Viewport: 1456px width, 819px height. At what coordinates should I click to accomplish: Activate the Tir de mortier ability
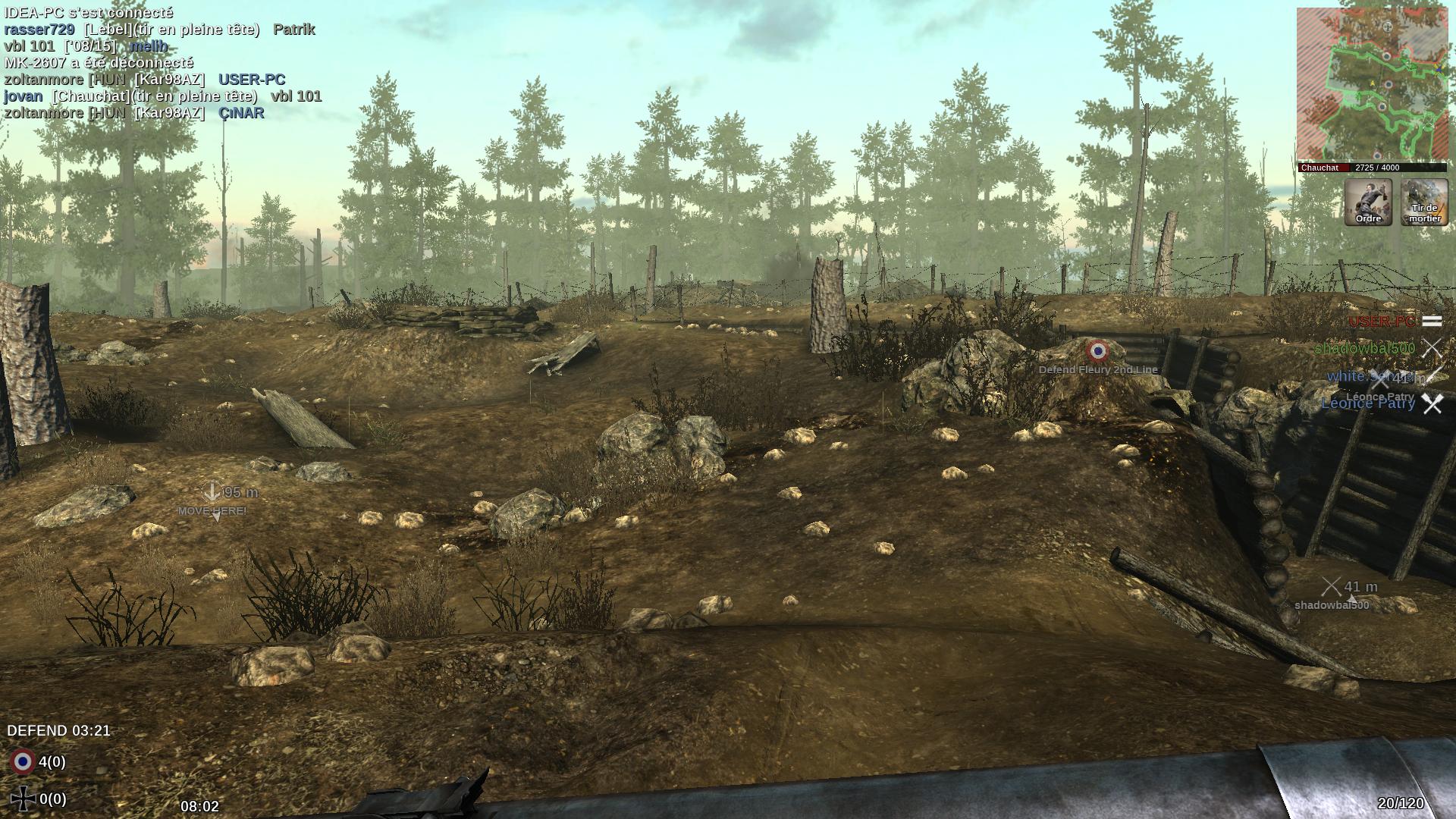1424,202
